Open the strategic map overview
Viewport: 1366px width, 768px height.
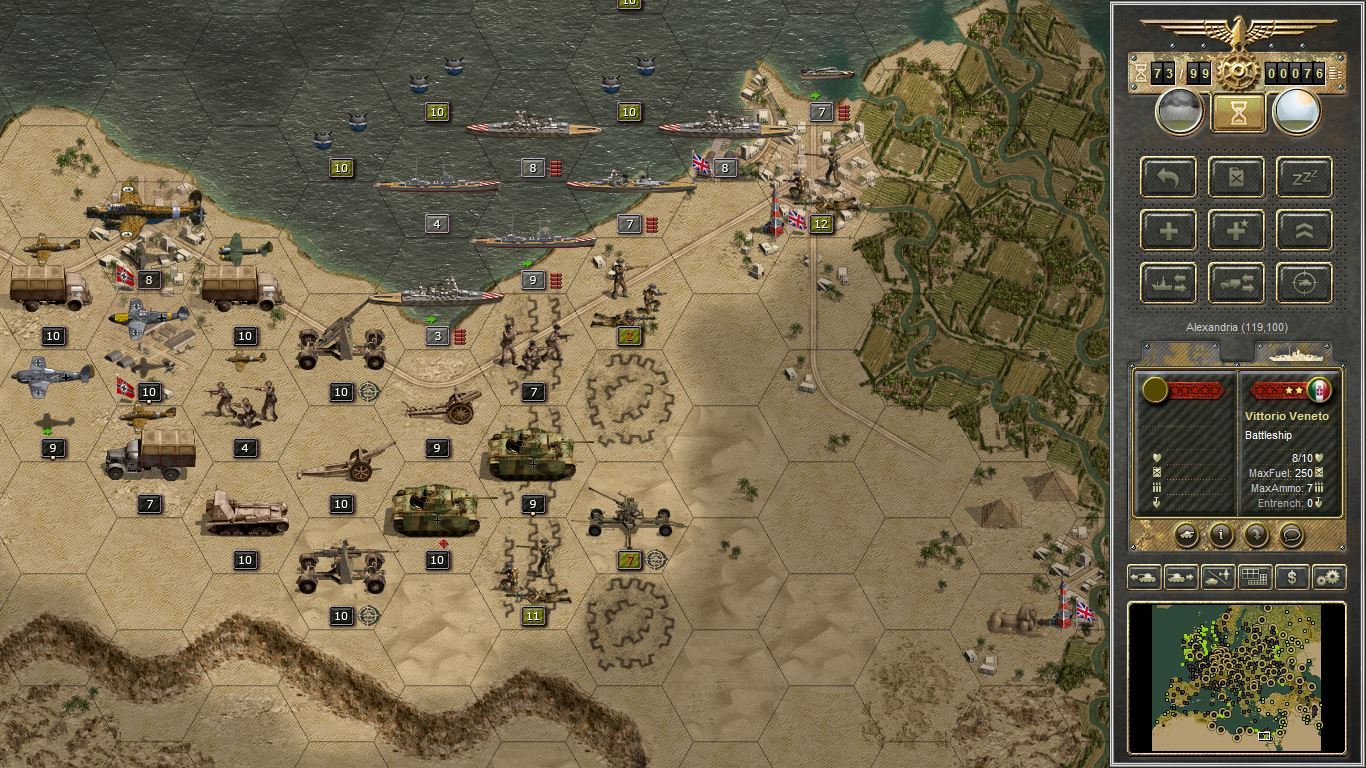1255,577
